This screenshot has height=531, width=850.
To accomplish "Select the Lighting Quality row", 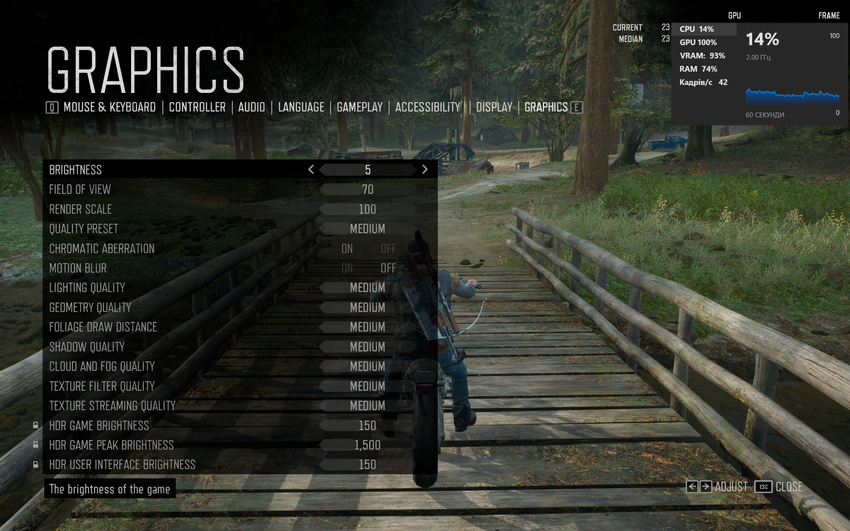I will [x=240, y=288].
